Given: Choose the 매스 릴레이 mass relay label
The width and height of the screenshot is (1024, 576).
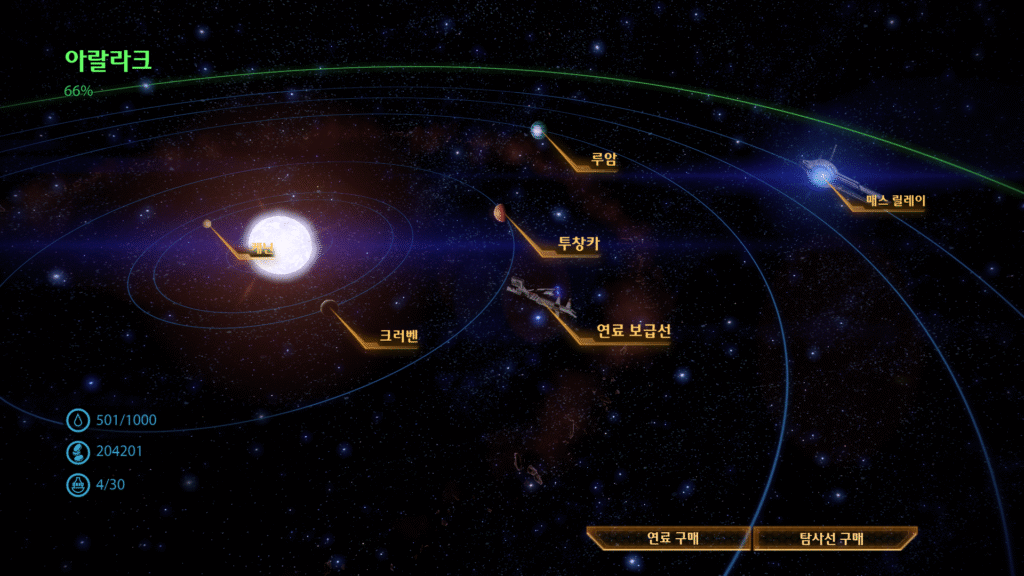Looking at the screenshot, I should pyautogui.click(x=895, y=200).
